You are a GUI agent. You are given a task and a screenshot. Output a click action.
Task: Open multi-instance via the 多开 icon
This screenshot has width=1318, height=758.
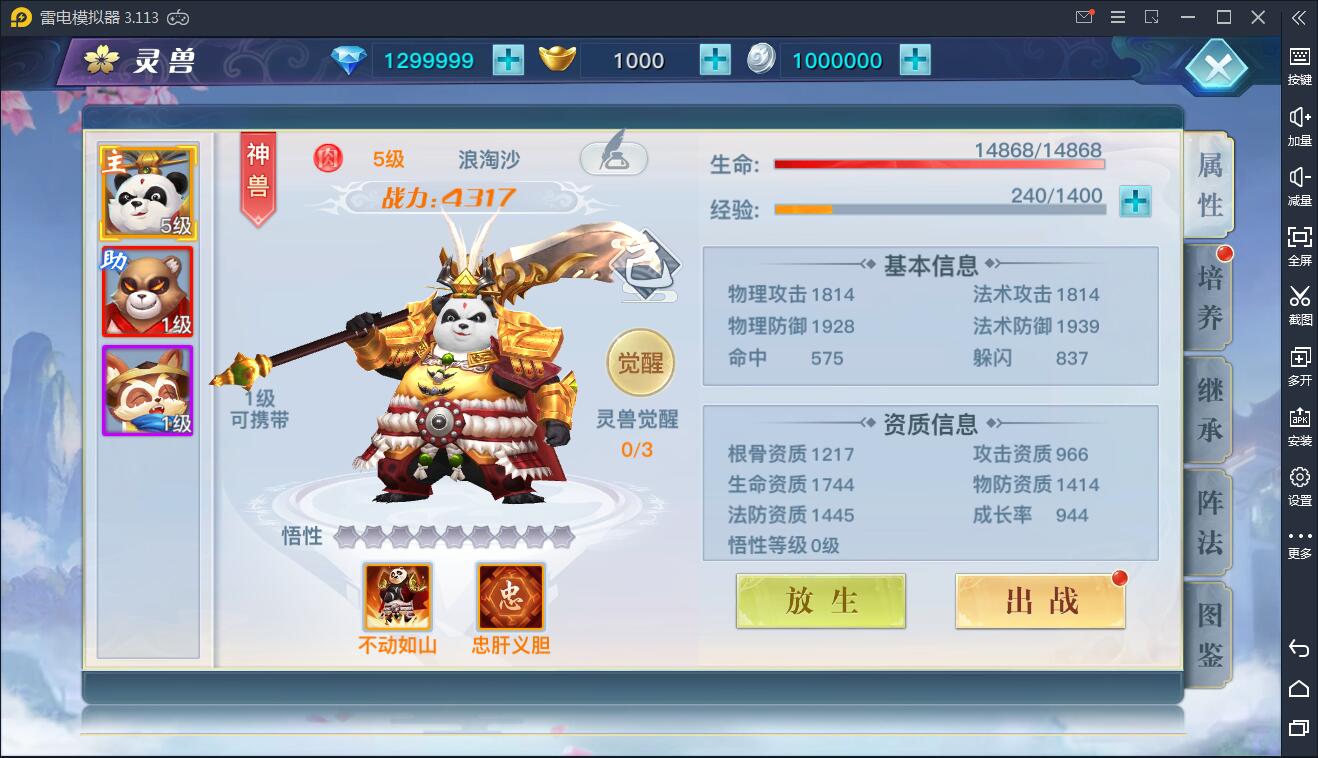tap(1300, 362)
